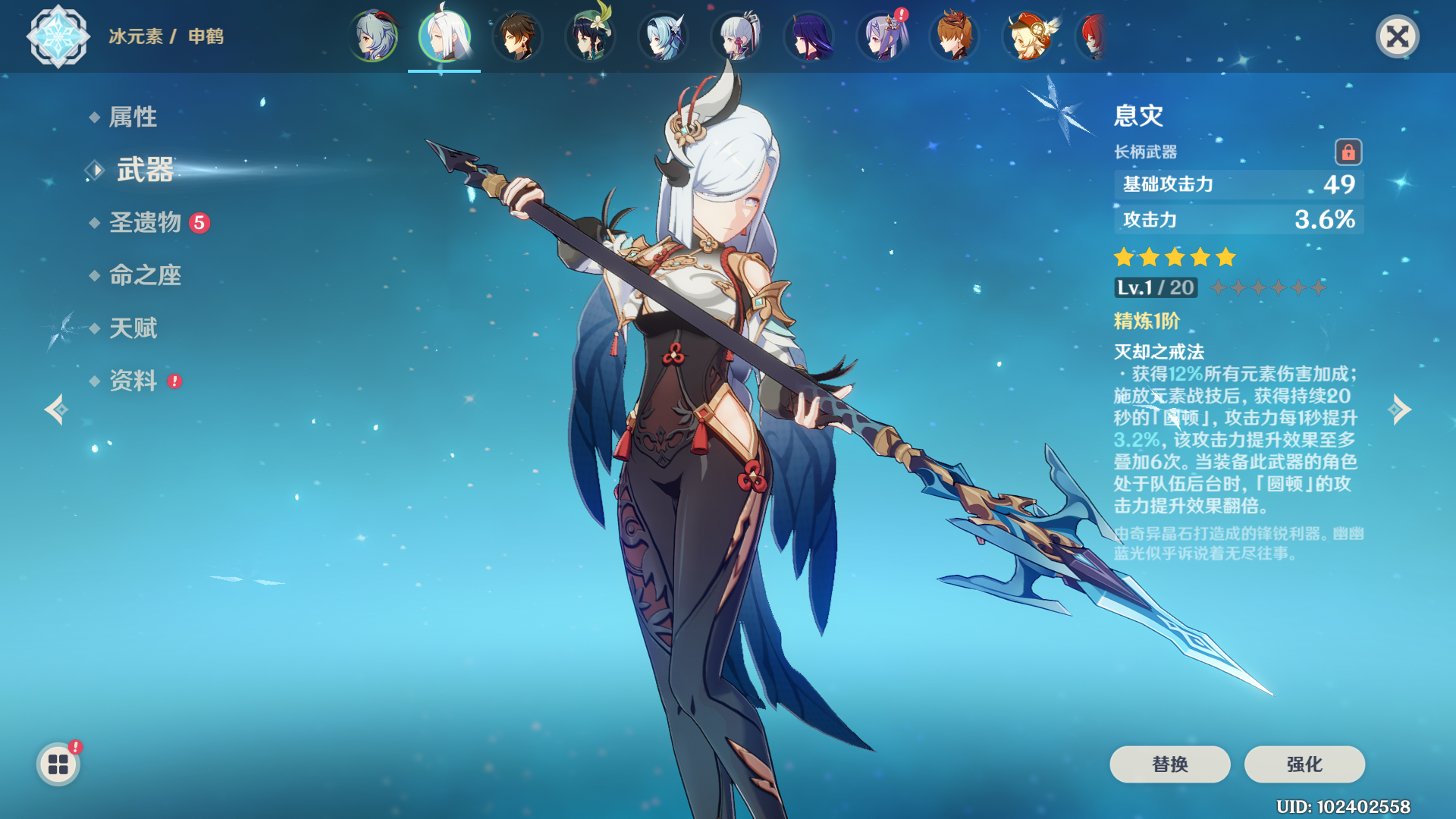1456x819 pixels.
Task: Pick Raiden Shogun's portrait in the row
Action: [x=809, y=36]
